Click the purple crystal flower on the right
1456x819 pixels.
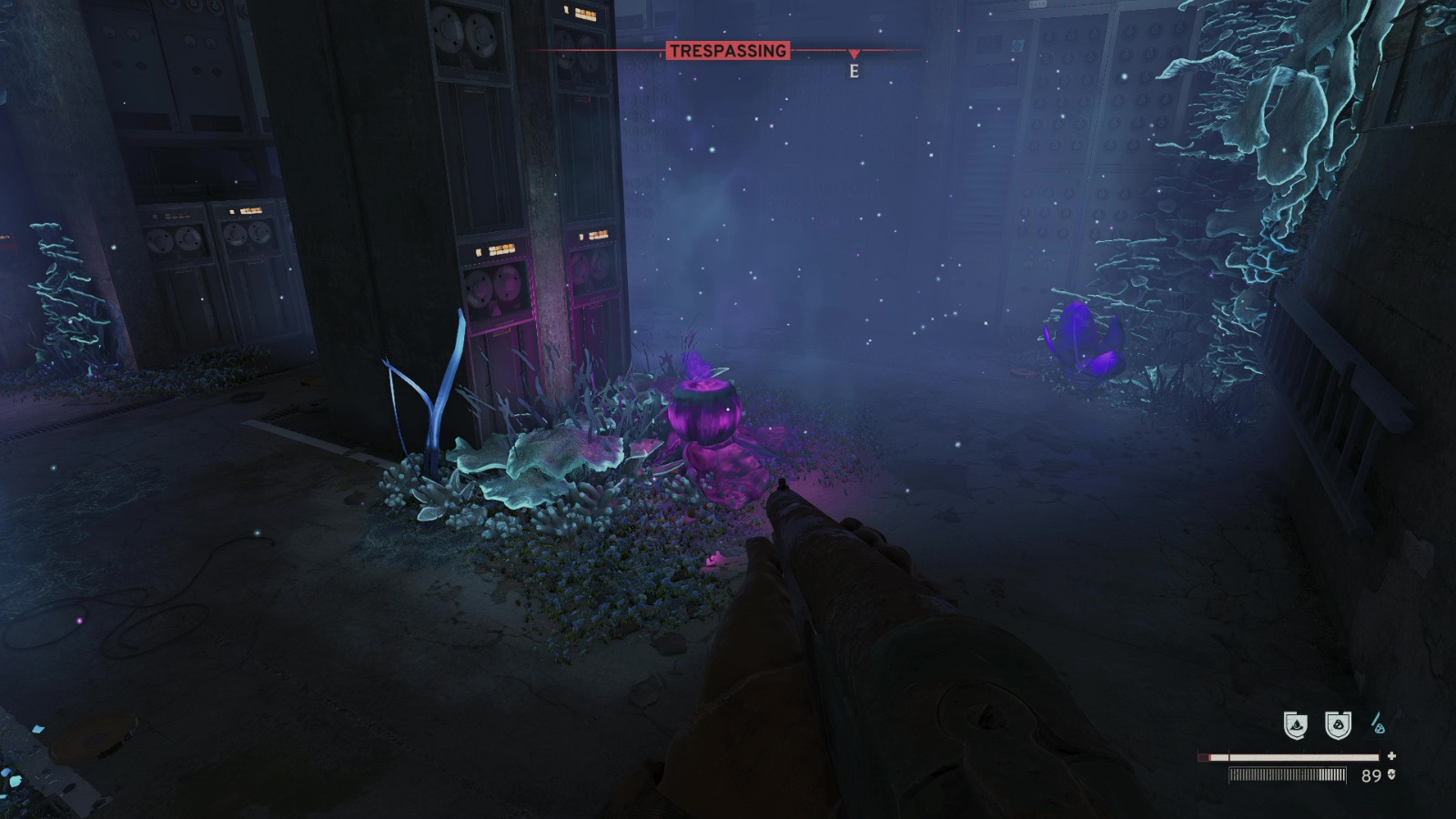[1083, 341]
